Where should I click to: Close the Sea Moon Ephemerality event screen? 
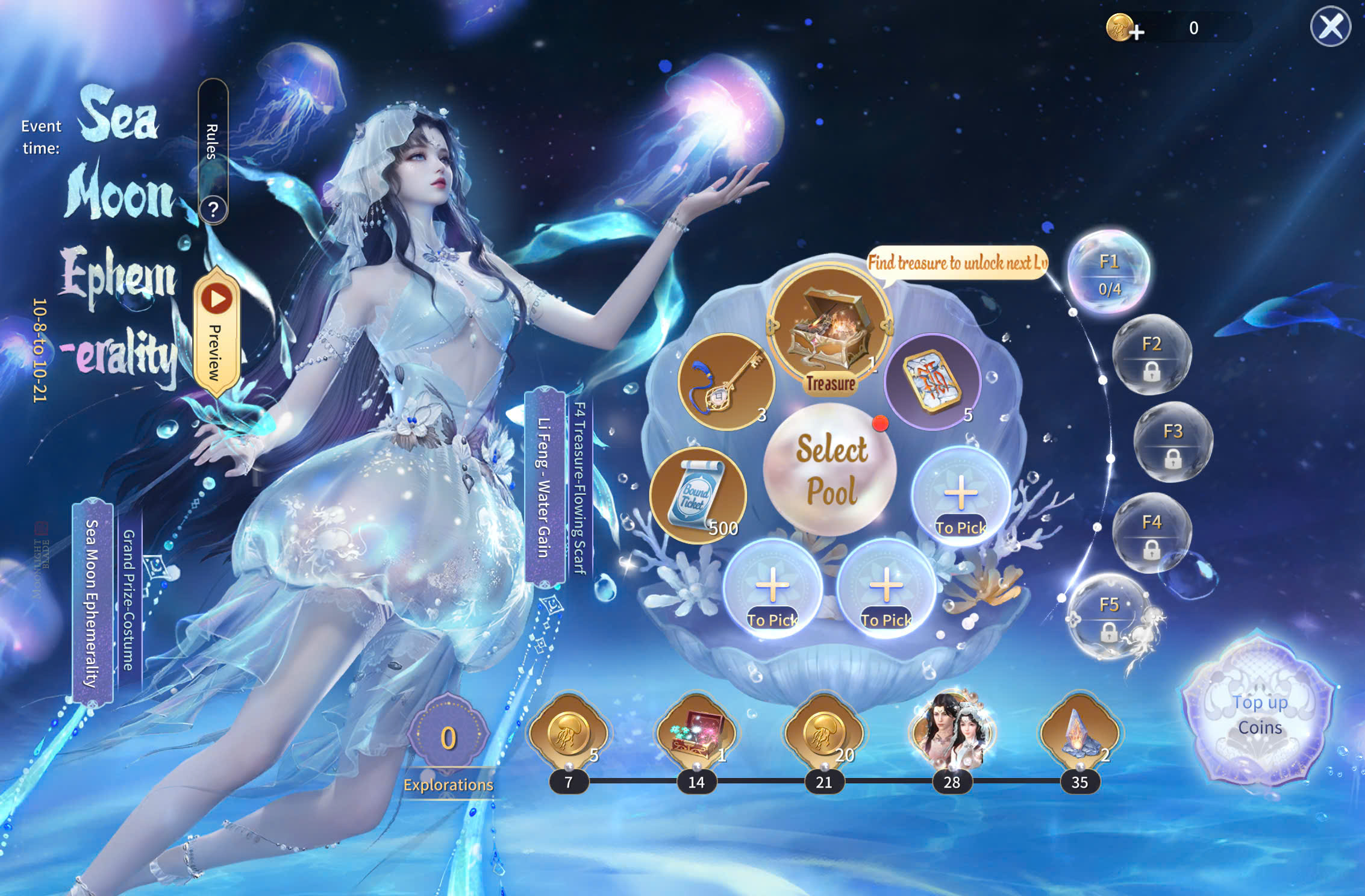1330,27
